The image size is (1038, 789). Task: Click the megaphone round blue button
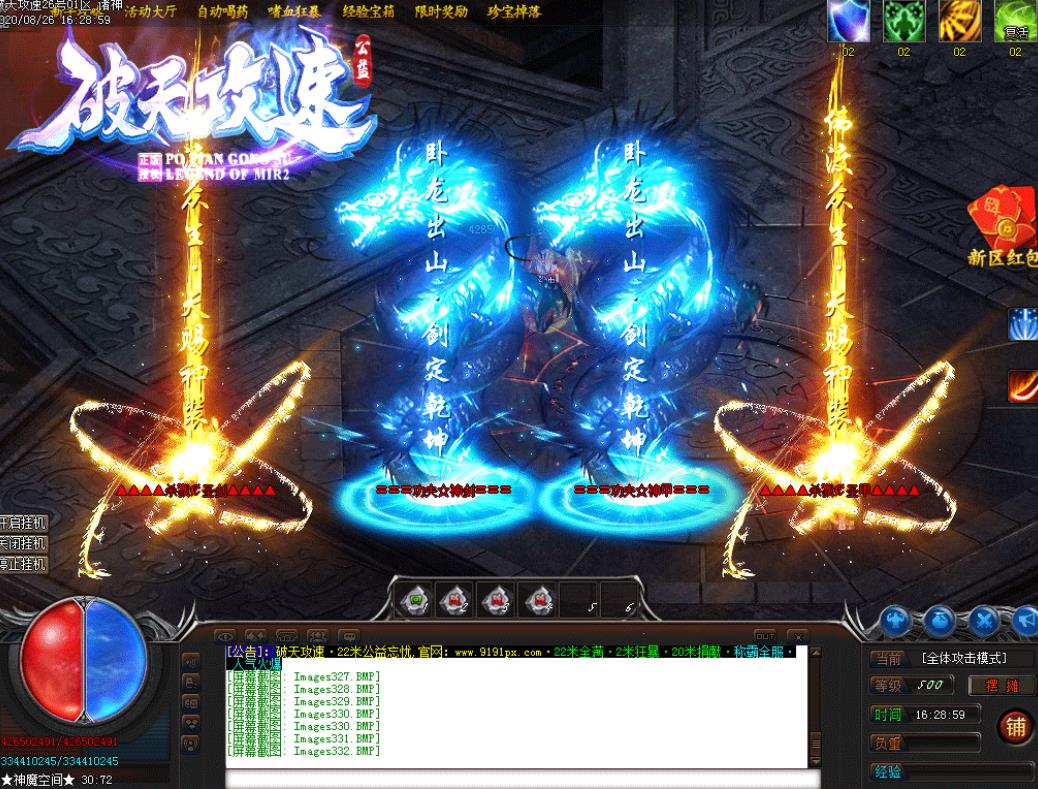pos(1025,621)
